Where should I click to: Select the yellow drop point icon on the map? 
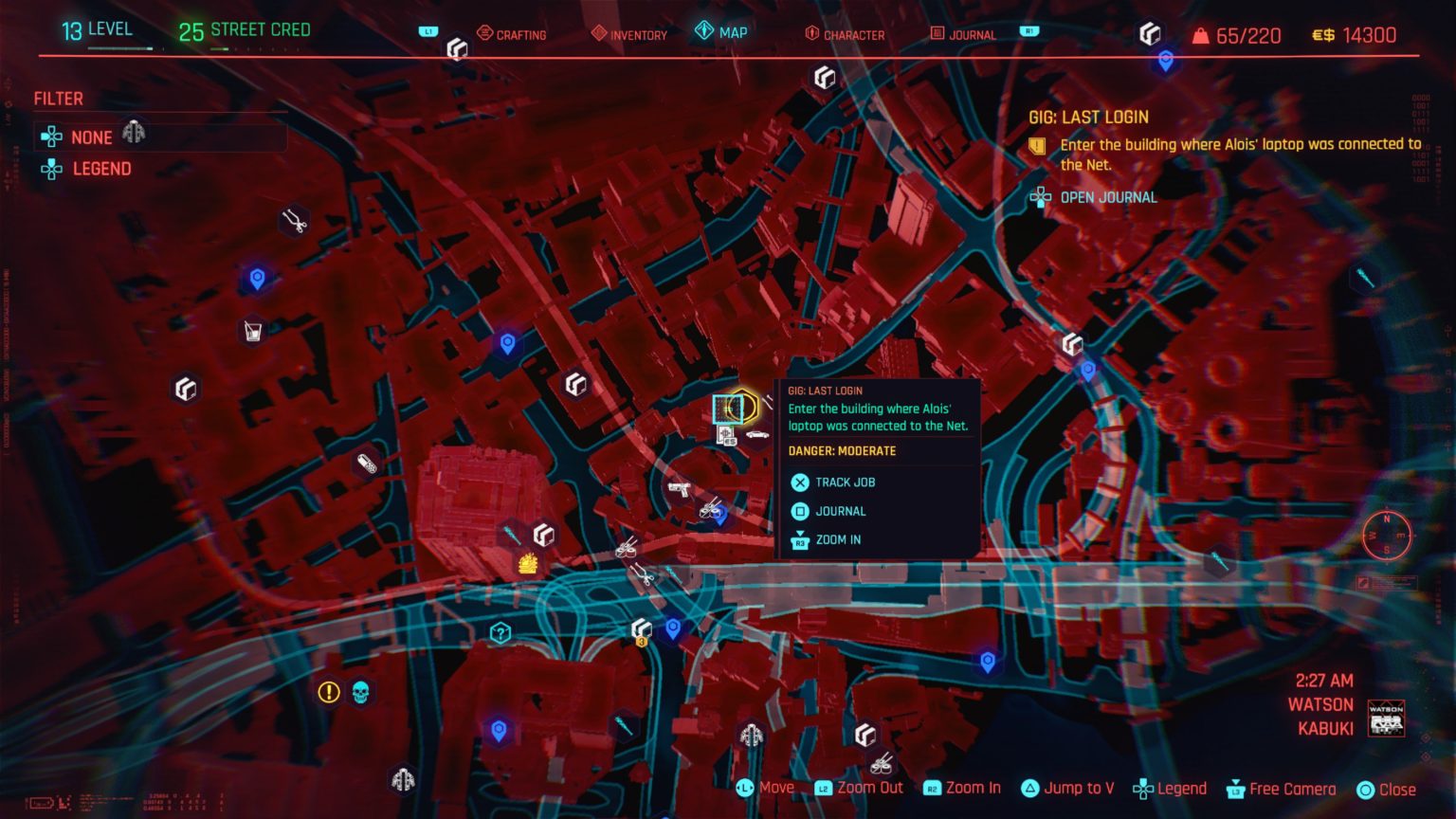pos(528,563)
